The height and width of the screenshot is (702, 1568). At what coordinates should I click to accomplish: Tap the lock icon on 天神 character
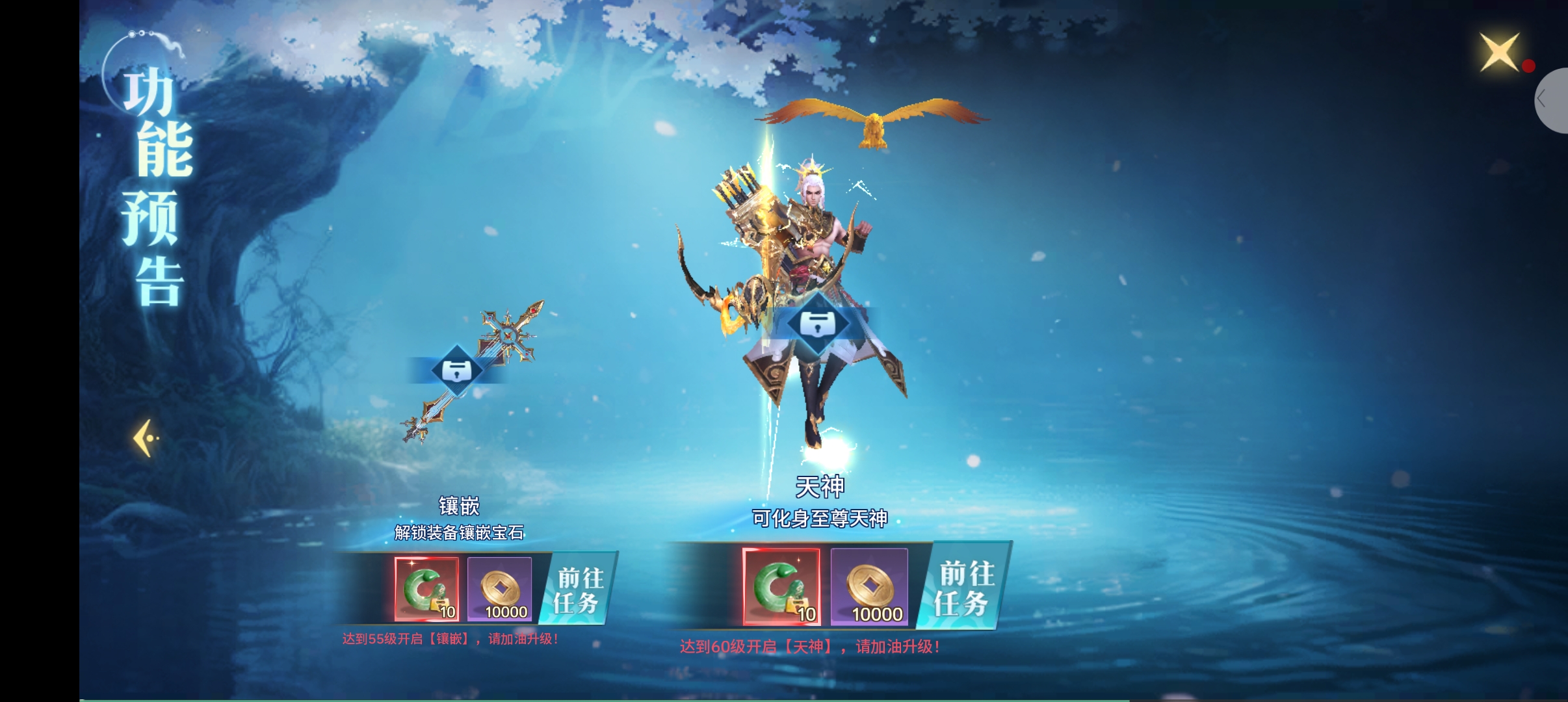tap(818, 323)
